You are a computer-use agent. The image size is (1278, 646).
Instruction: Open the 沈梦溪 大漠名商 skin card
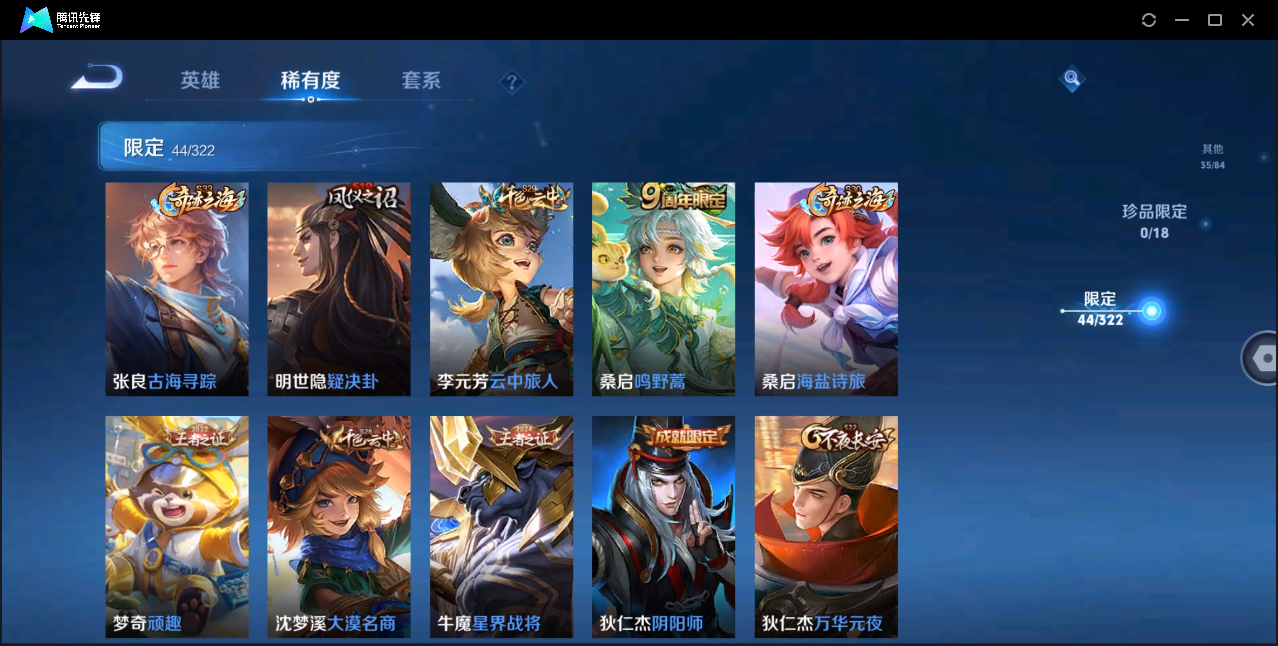339,526
